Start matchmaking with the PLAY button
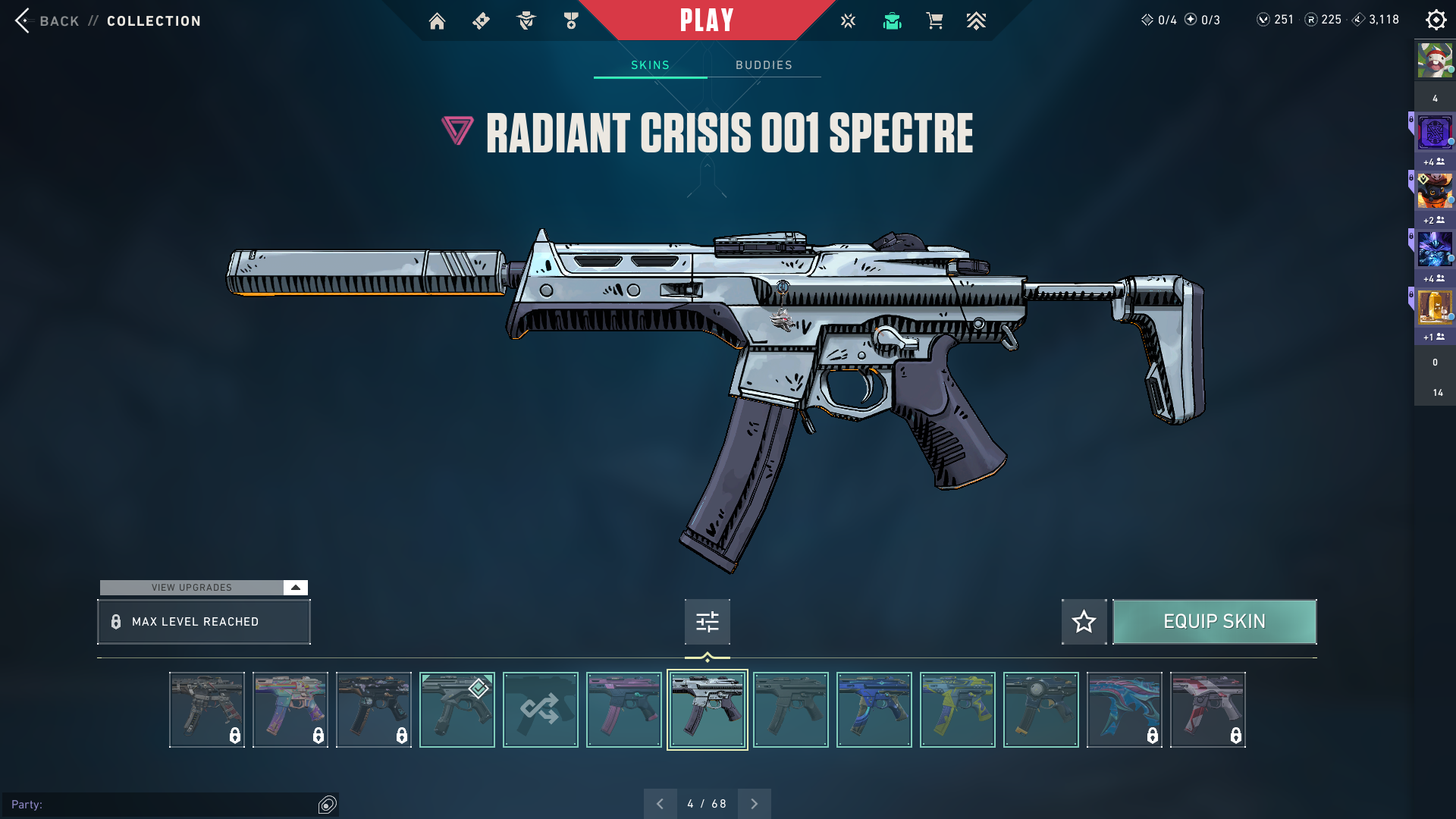1456x819 pixels. coord(706,20)
